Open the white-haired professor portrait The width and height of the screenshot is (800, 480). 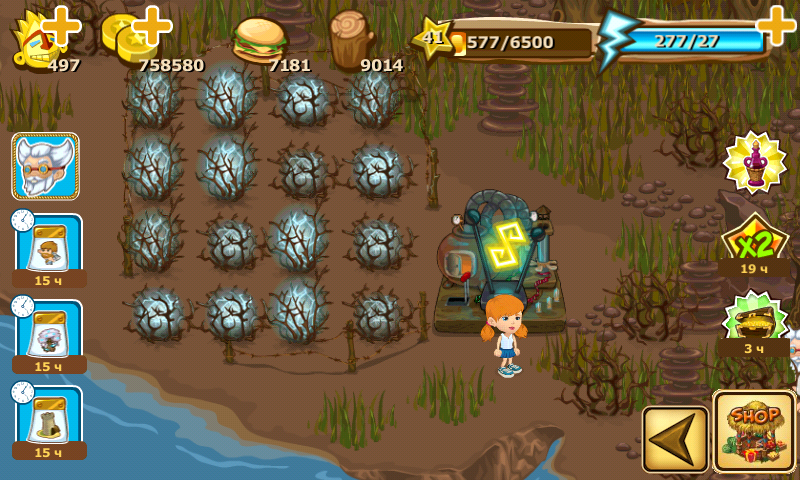45,166
